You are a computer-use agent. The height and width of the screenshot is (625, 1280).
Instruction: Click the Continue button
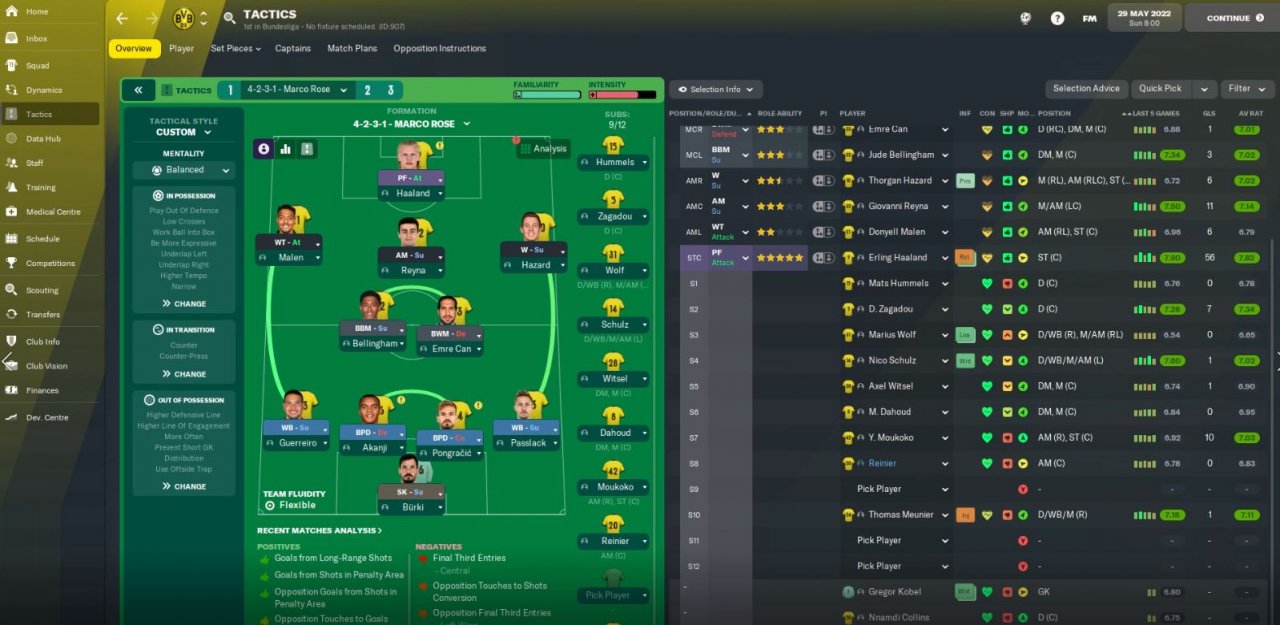click(x=1228, y=18)
